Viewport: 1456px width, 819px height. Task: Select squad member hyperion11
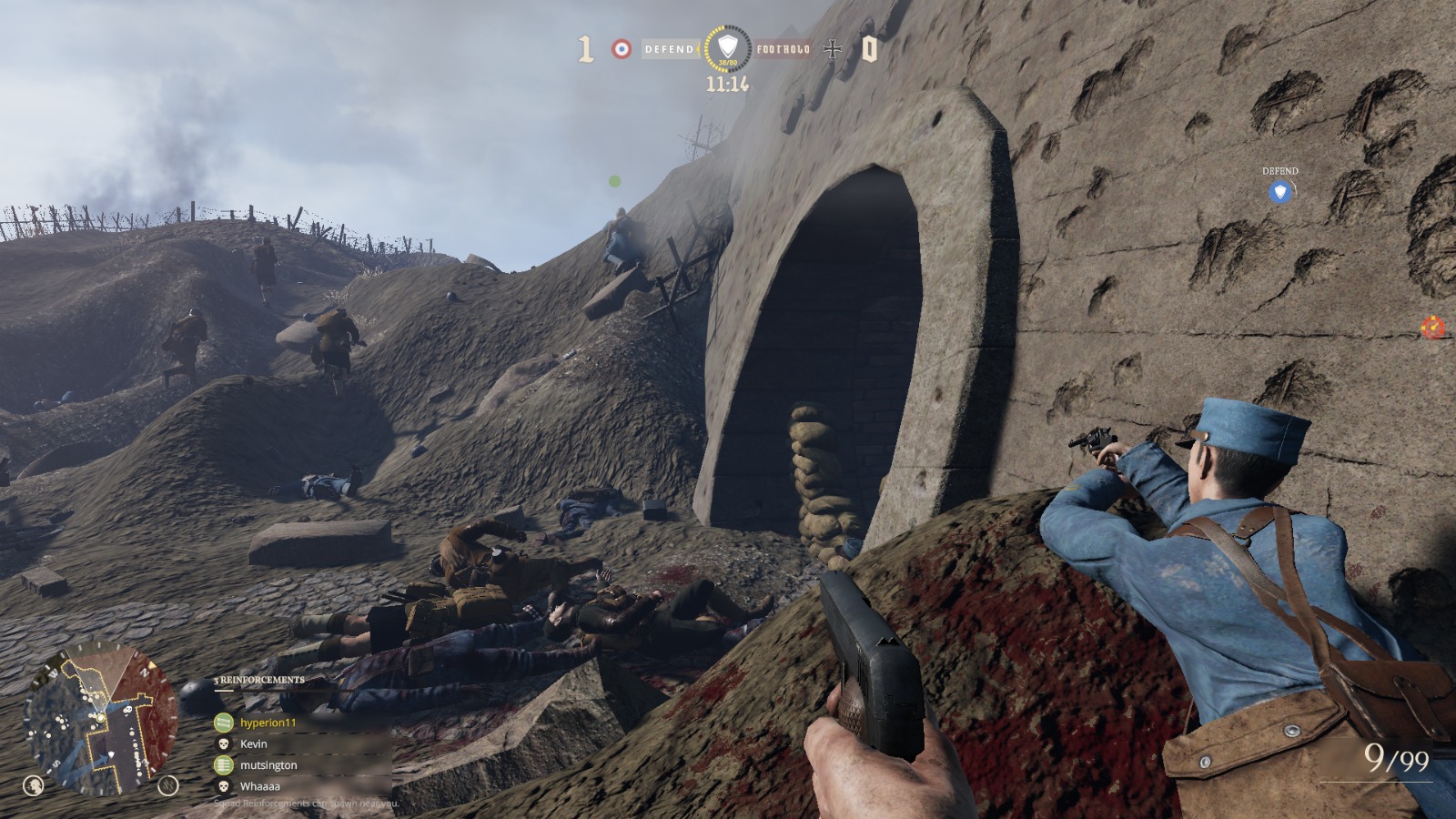(268, 723)
